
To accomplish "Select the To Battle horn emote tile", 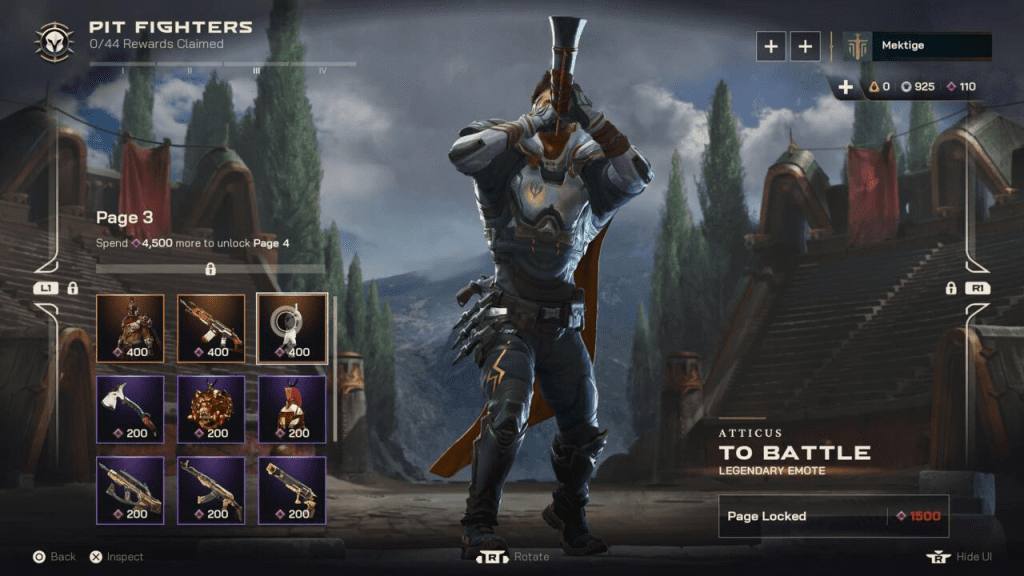I will [x=292, y=328].
